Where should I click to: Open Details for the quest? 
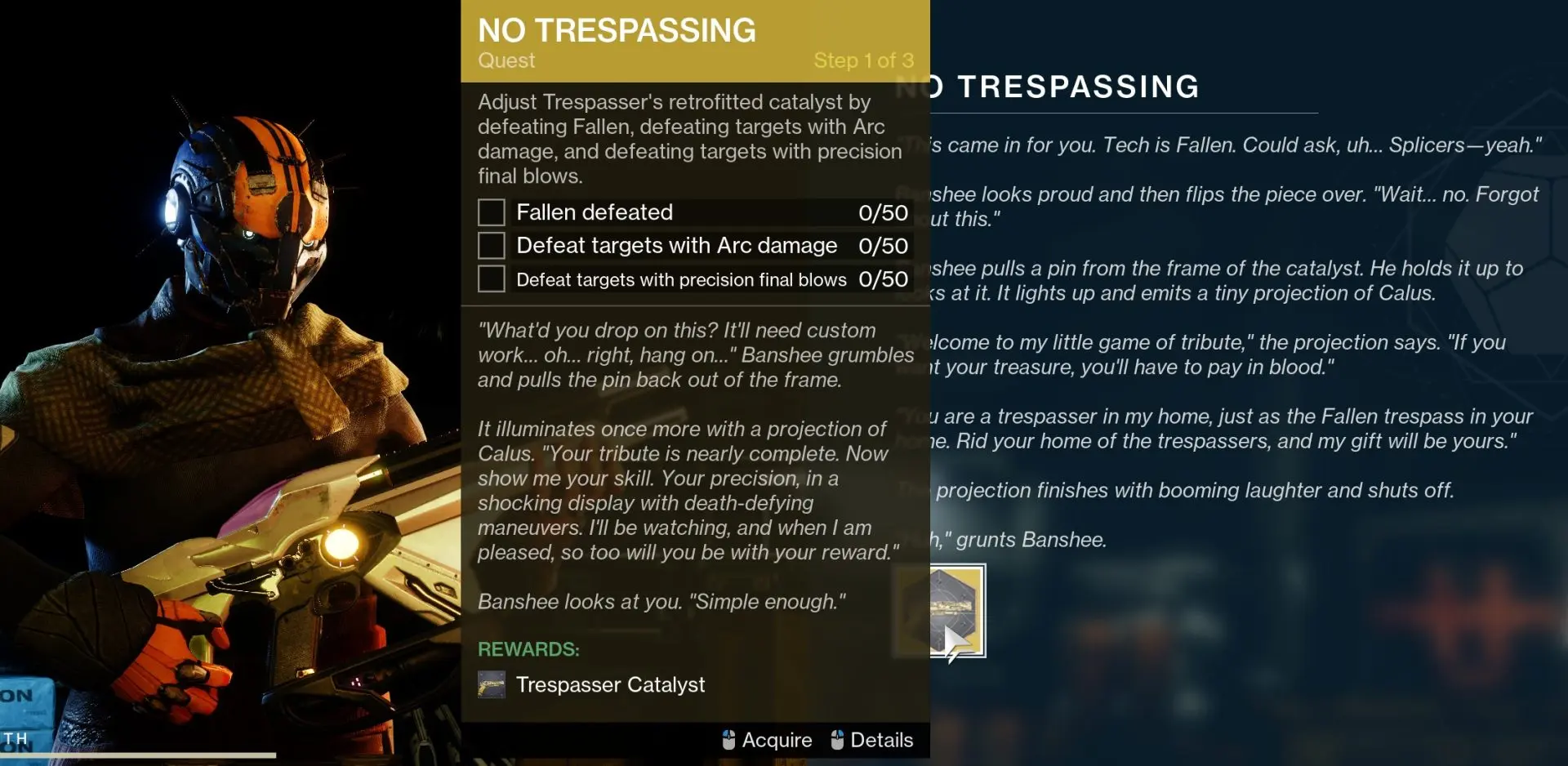point(882,740)
